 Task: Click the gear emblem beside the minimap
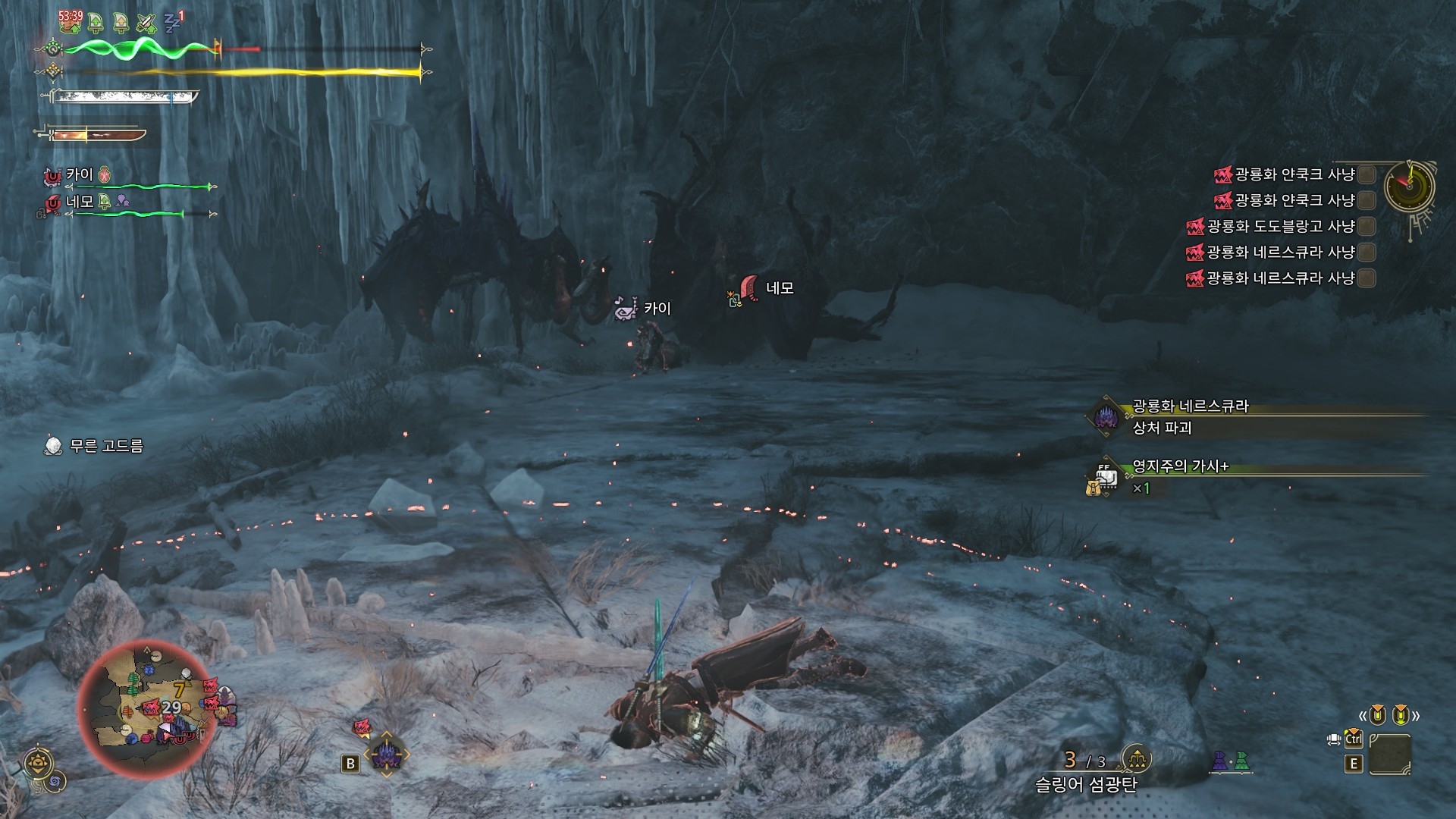[x=37, y=763]
